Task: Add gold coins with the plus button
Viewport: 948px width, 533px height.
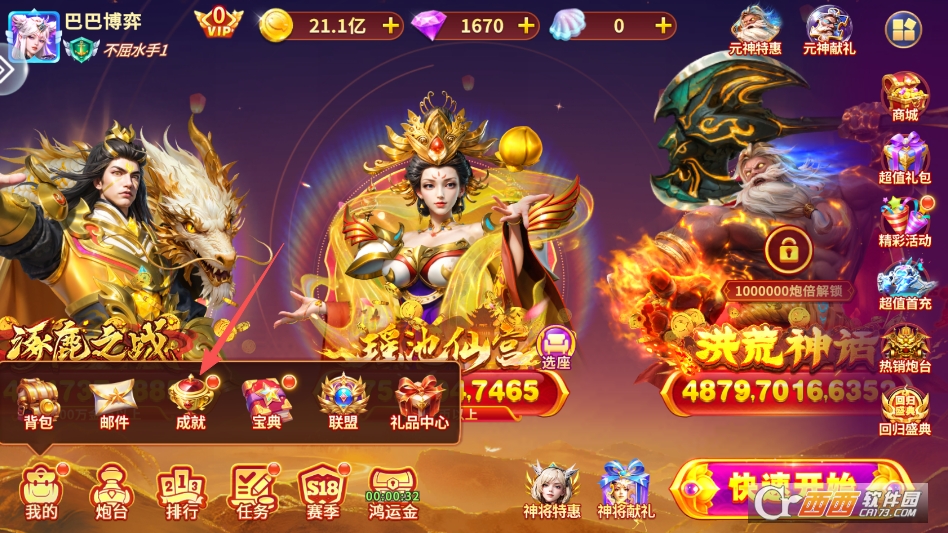Action: pyautogui.click(x=390, y=26)
